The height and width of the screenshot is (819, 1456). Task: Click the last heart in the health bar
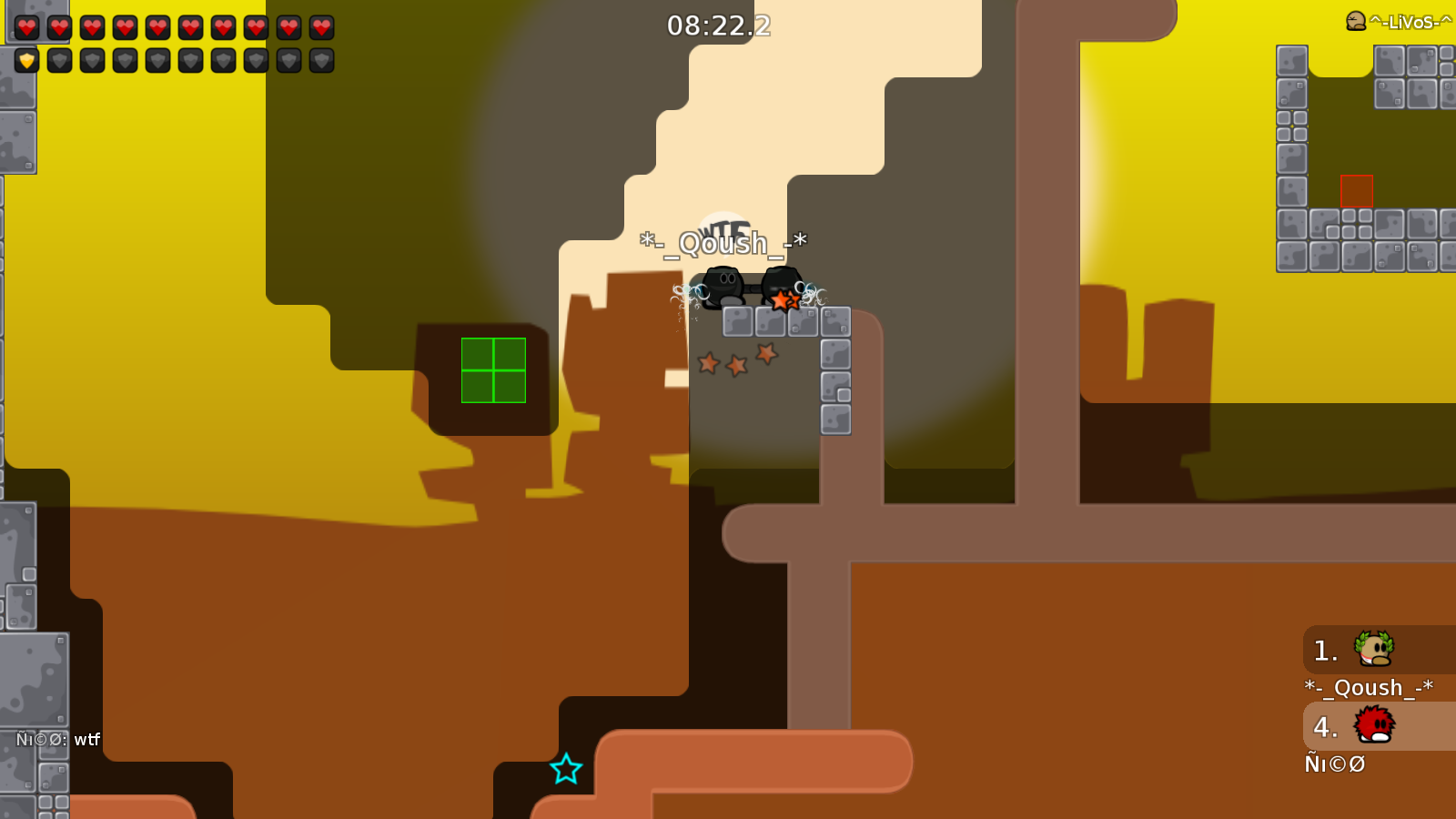tap(320, 26)
